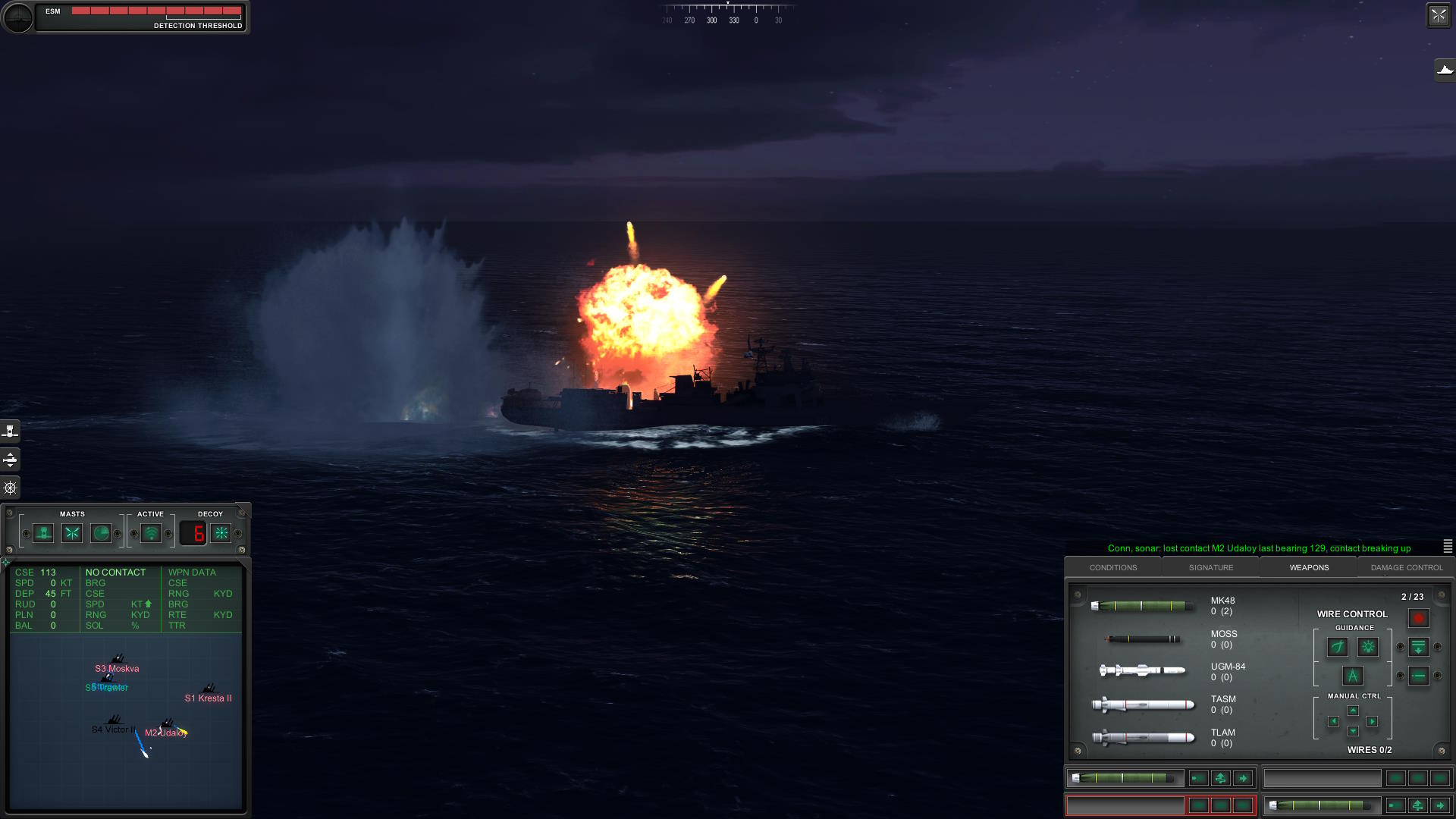The width and height of the screenshot is (1456, 819).
Task: Click the red wire control button
Action: coord(1418,618)
